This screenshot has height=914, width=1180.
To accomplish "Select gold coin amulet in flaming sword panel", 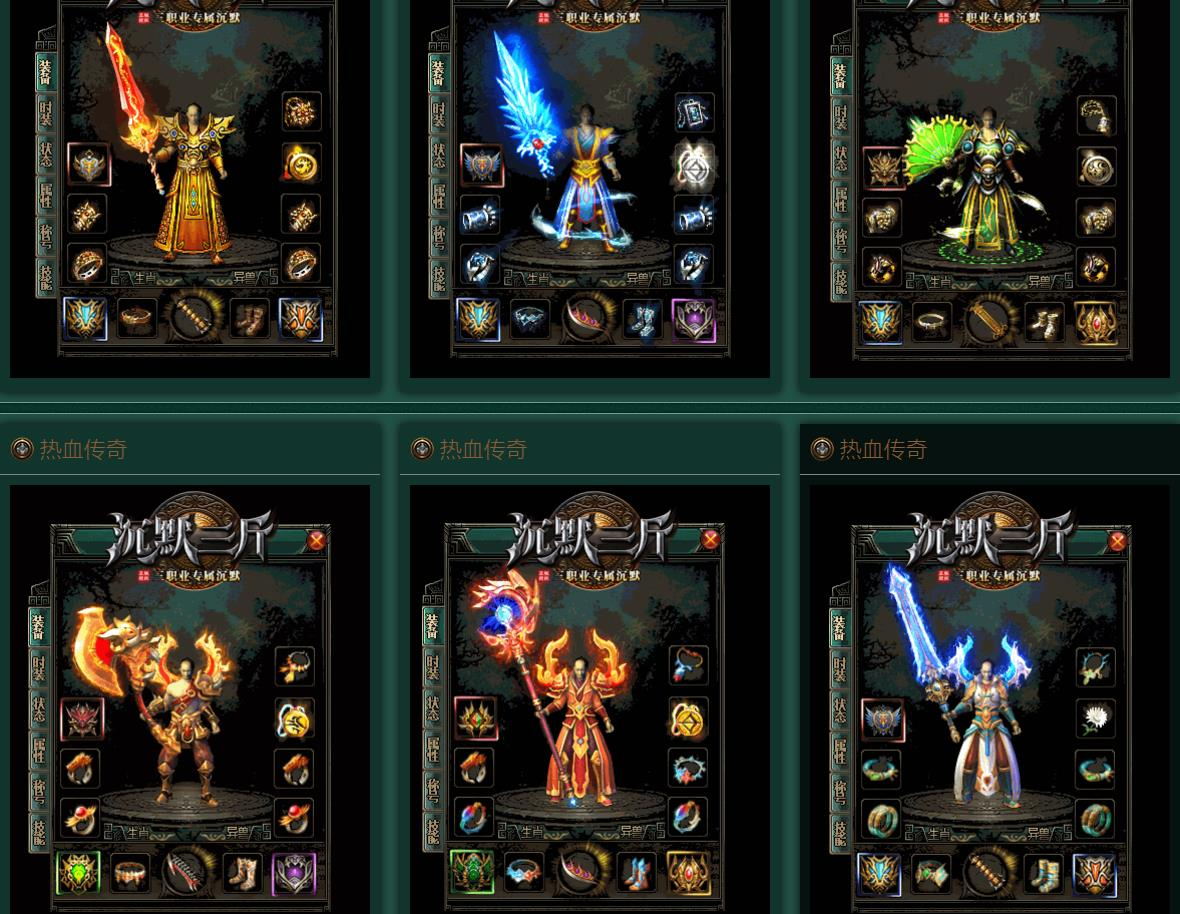I will coord(300,163).
